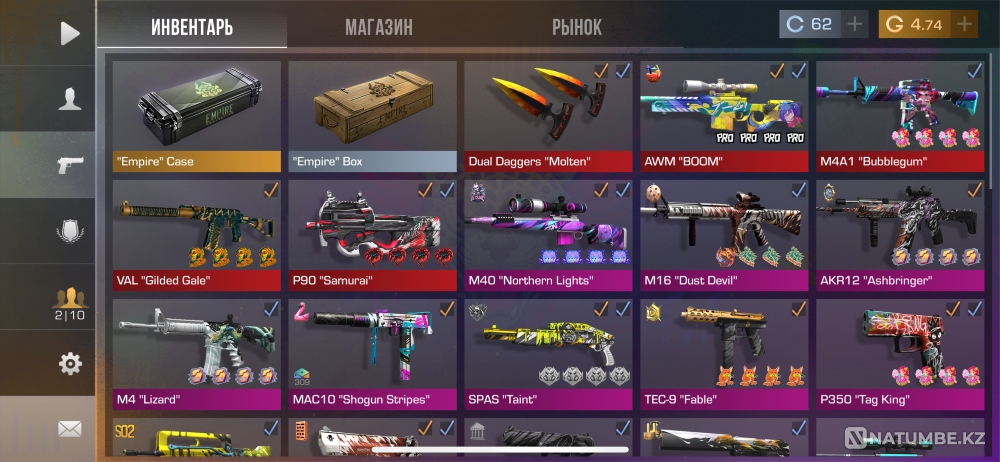Screen dimensions: 1000x462
Task: Tap the play arrow button
Action: [x=69, y=34]
